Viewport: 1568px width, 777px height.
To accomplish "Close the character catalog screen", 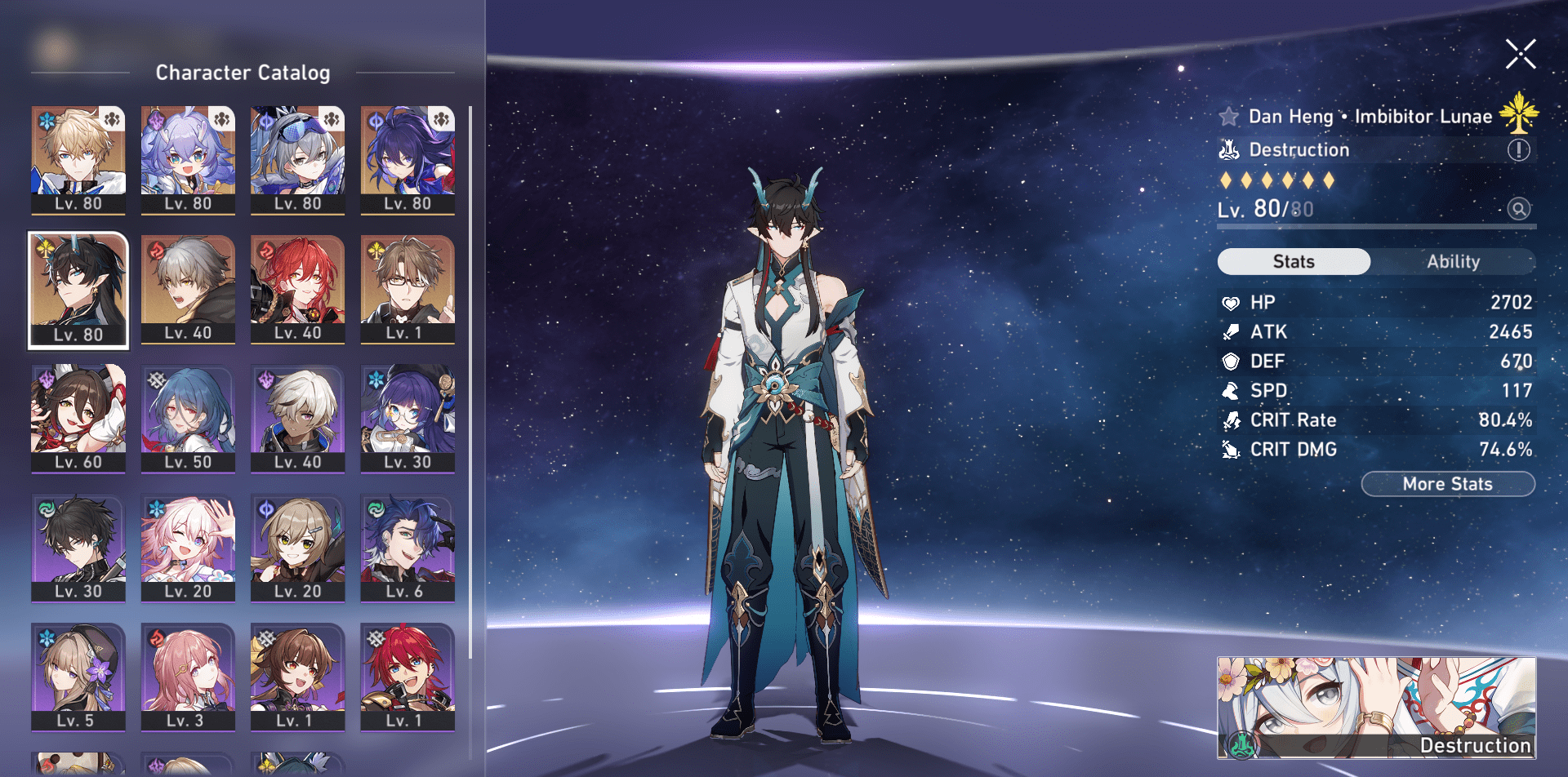I will click(x=1519, y=55).
